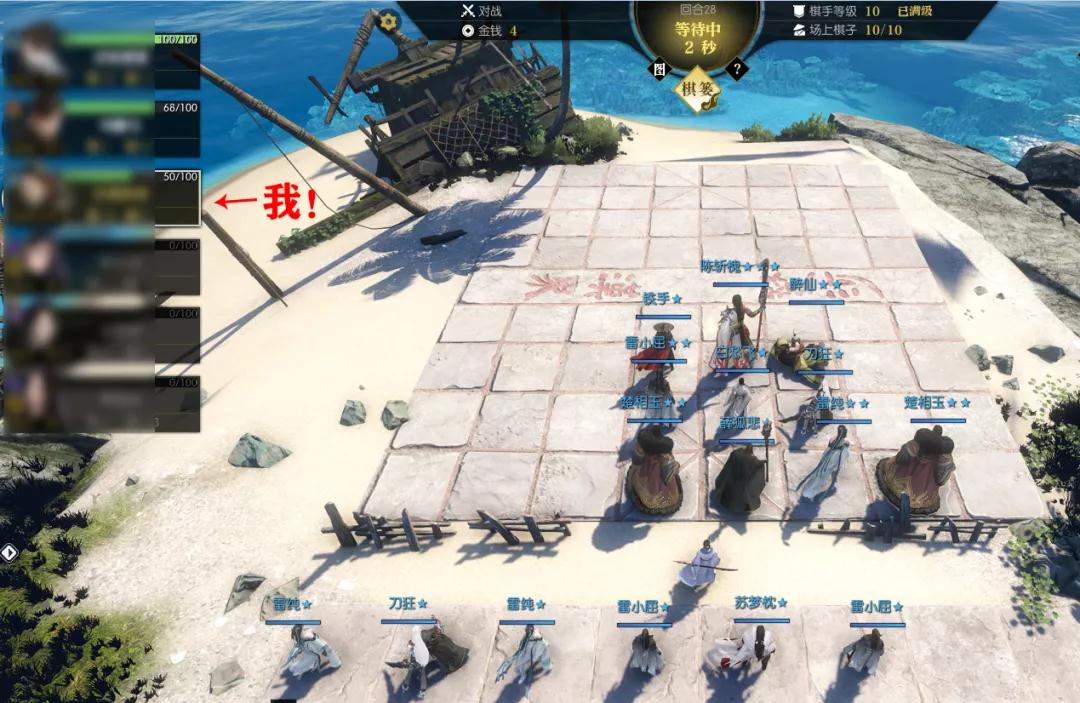
Task: Select the player row showing 68/100
Action: (x=102, y=127)
